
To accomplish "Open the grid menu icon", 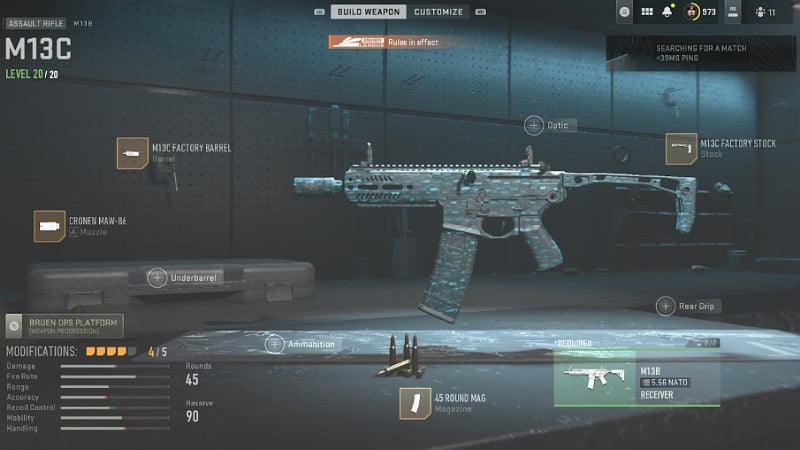I will coord(646,12).
